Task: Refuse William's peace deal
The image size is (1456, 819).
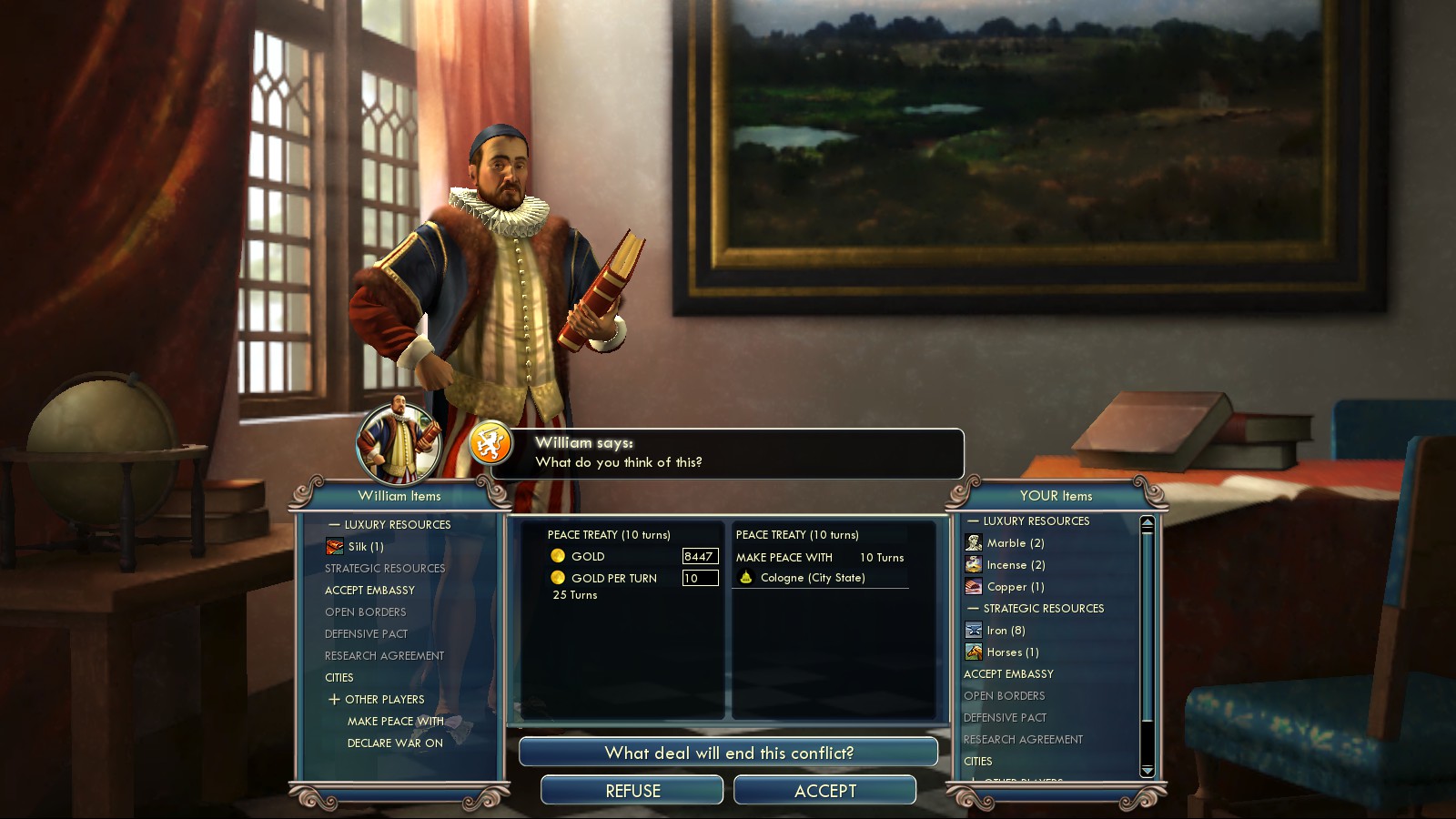Action: point(632,791)
